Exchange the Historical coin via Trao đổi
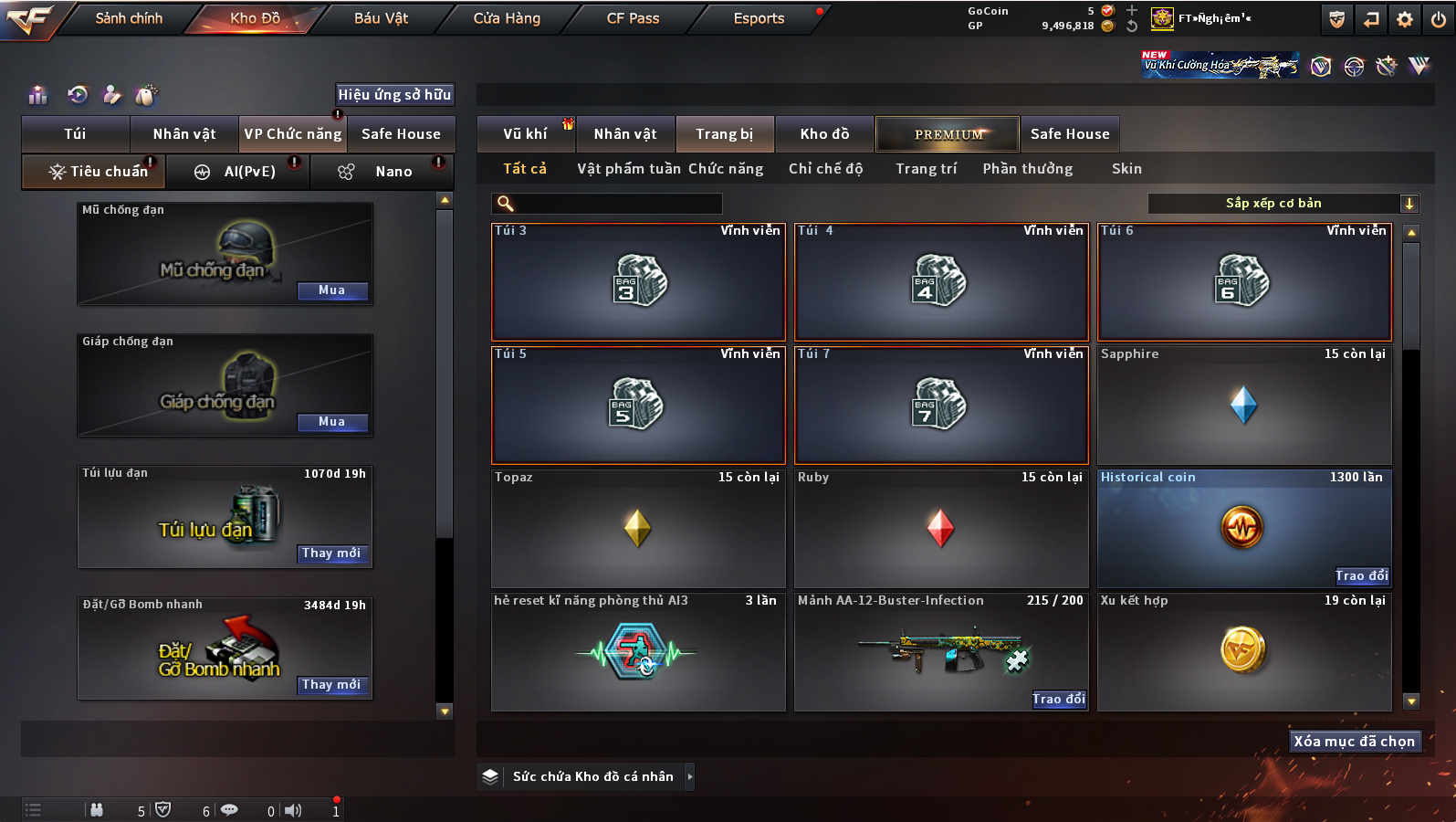Image resolution: width=1456 pixels, height=822 pixels. point(1361,575)
